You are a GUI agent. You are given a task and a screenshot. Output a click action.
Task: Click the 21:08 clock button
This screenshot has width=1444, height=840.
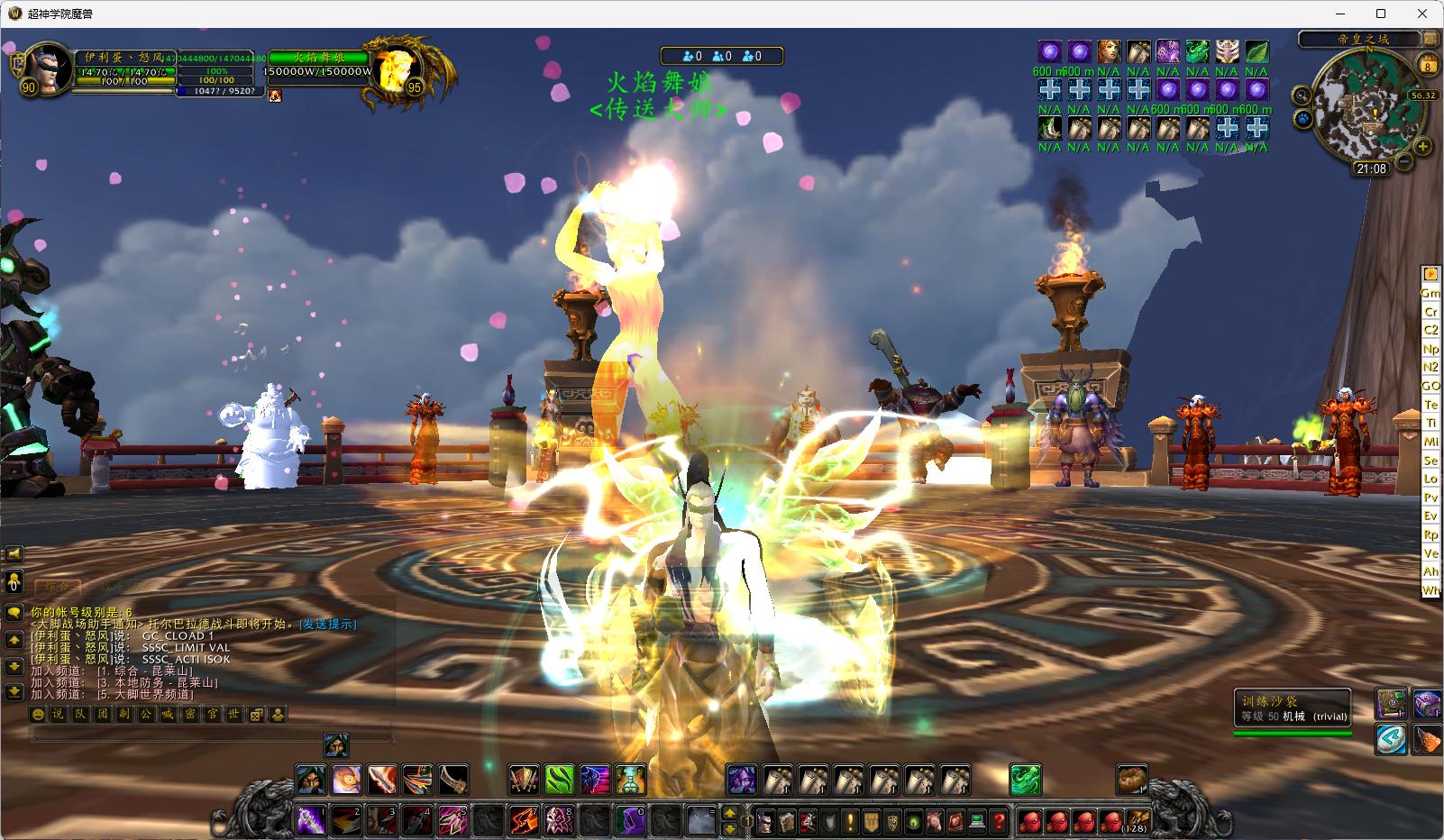pos(1371,169)
